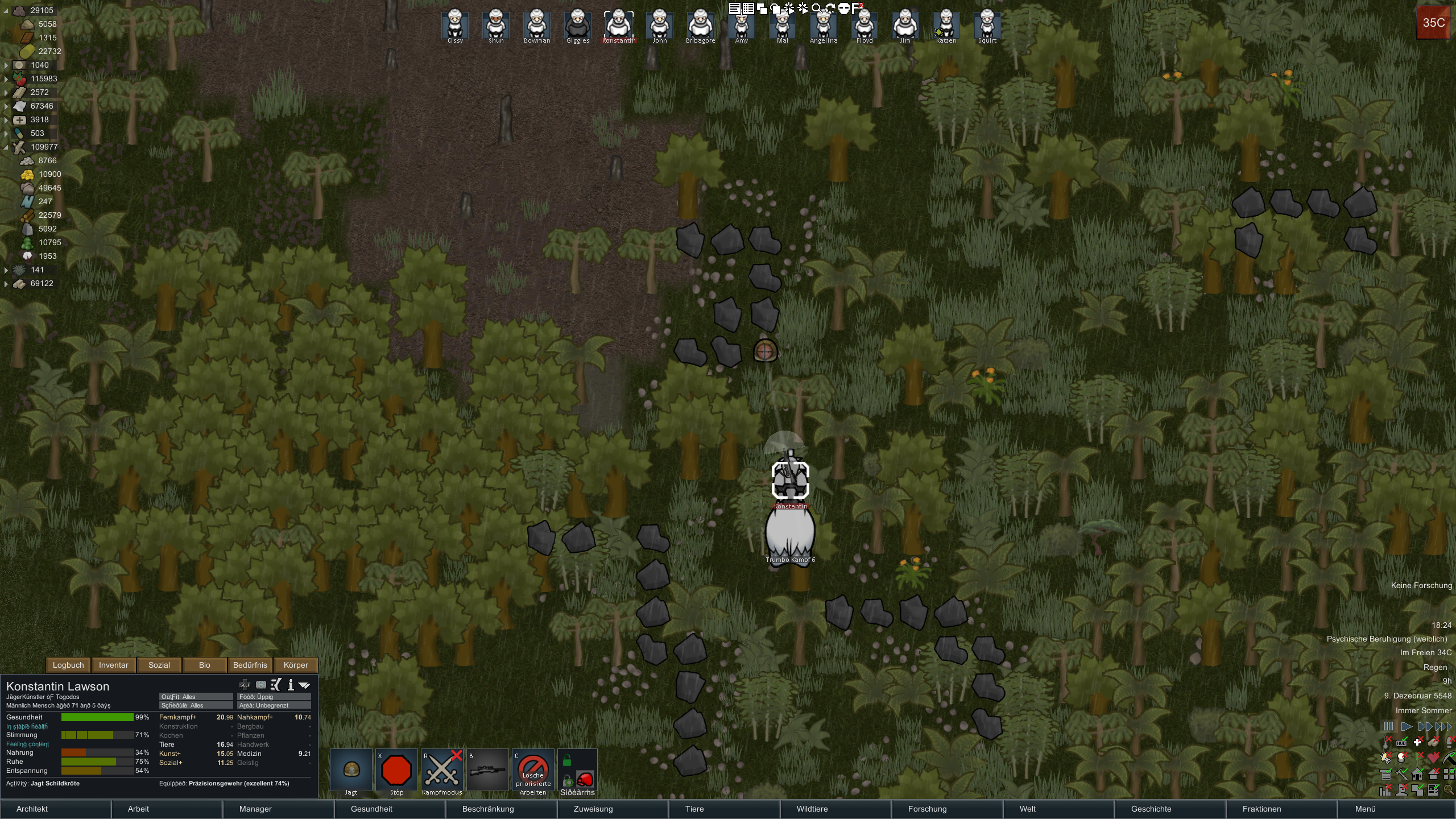1456x819 pixels.
Task: View the Logbuch tab
Action: 68,665
